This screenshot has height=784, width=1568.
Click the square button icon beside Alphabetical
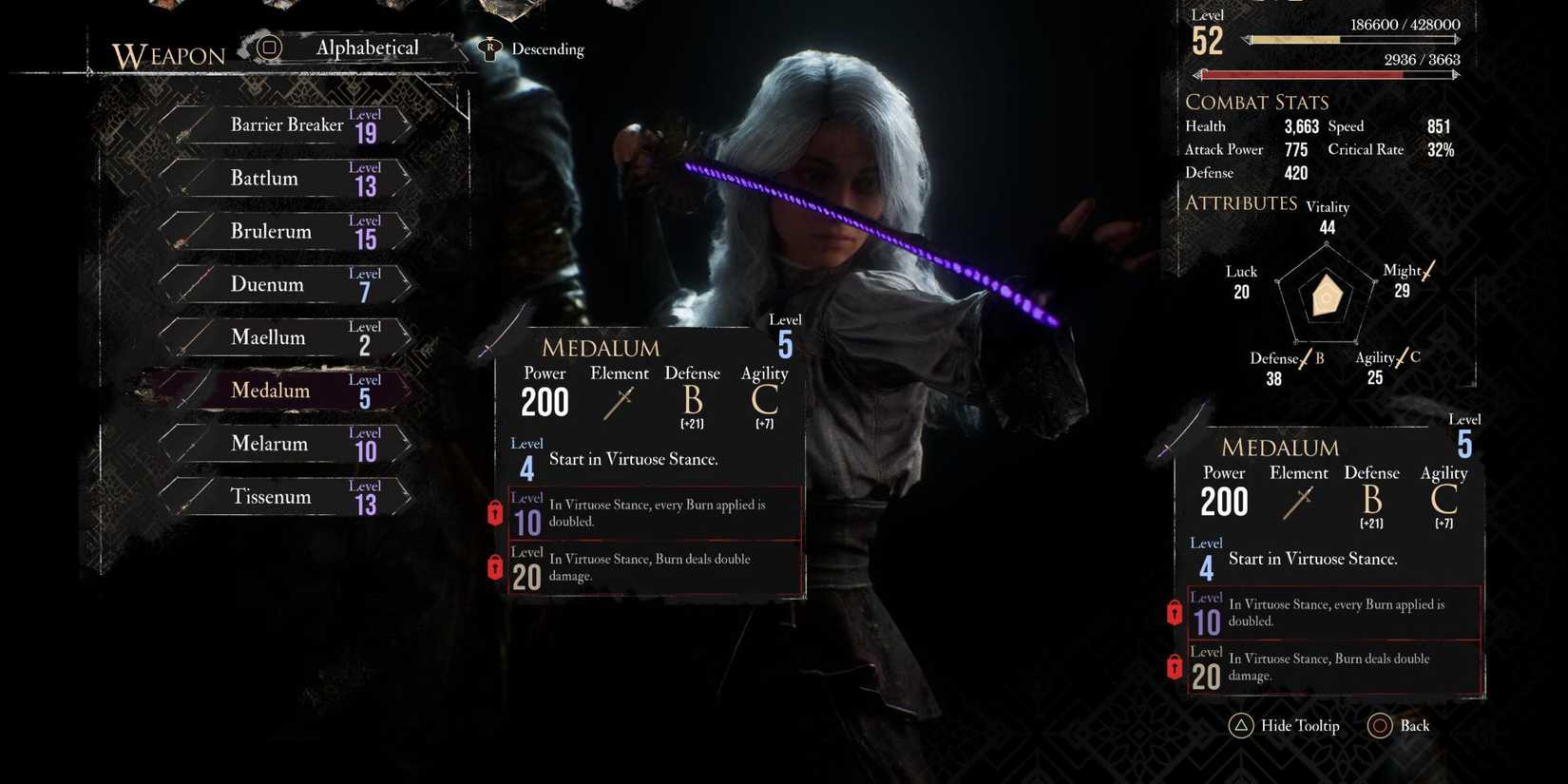[x=270, y=48]
